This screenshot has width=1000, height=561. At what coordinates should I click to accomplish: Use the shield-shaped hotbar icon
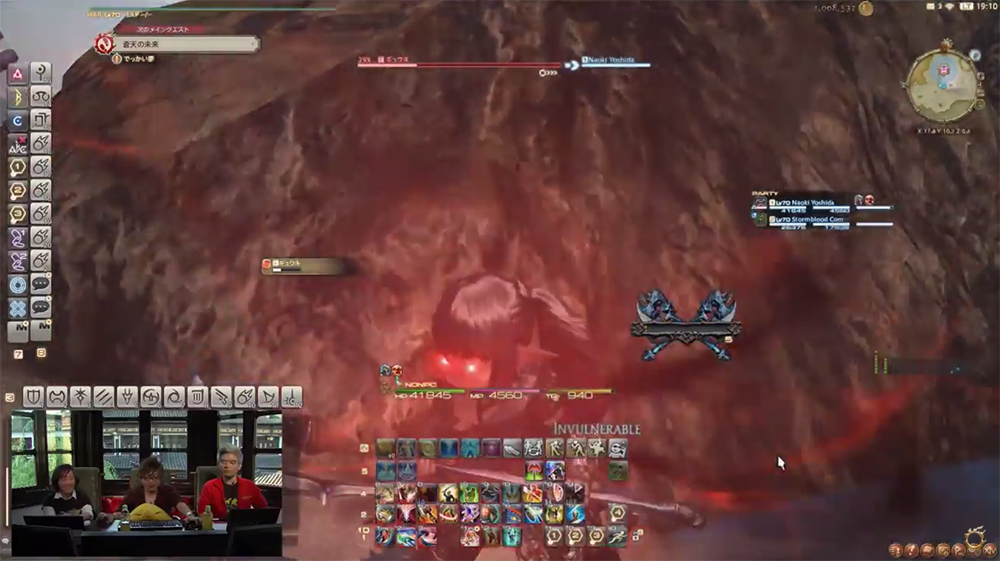pos(33,397)
